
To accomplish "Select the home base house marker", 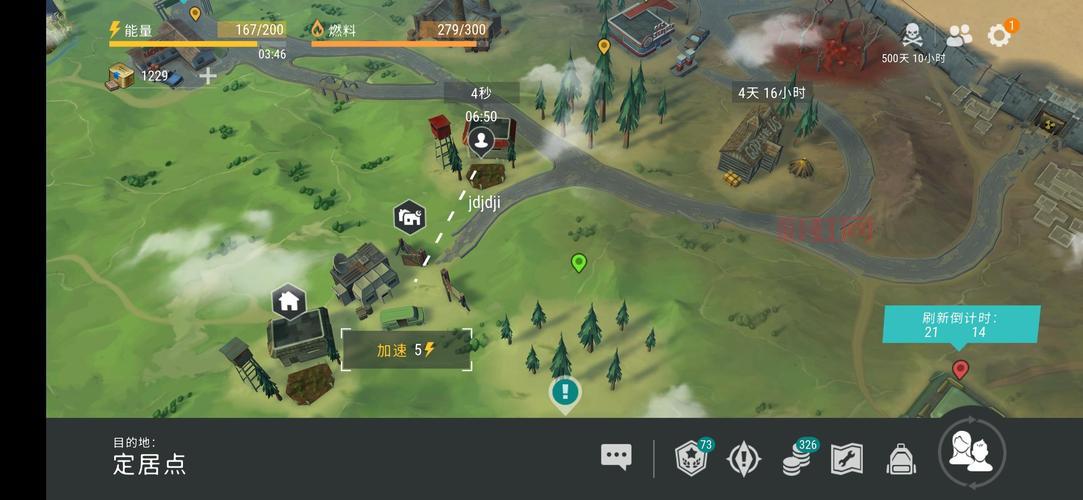I will tap(289, 299).
